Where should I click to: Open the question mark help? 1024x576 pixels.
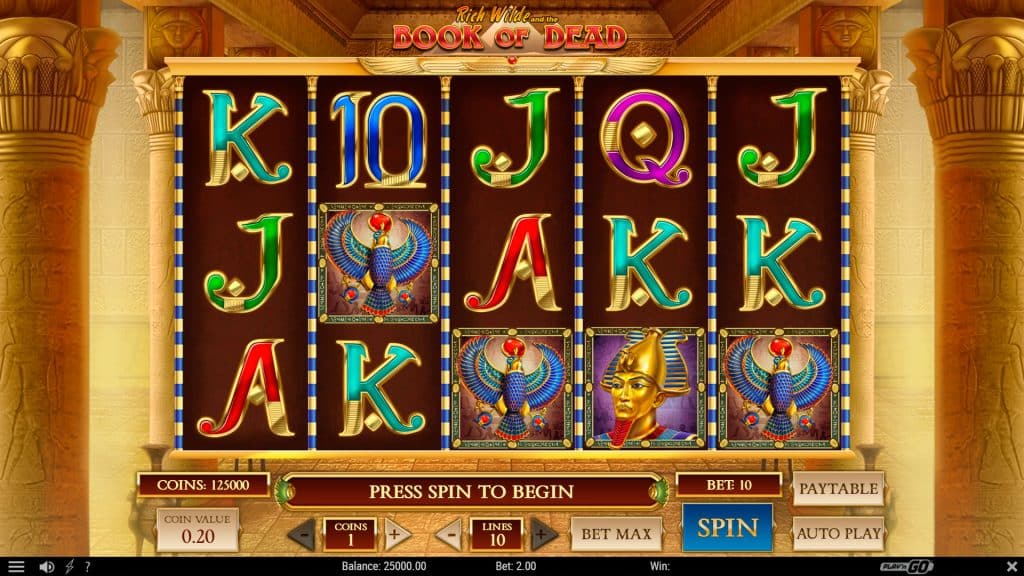coord(88,567)
